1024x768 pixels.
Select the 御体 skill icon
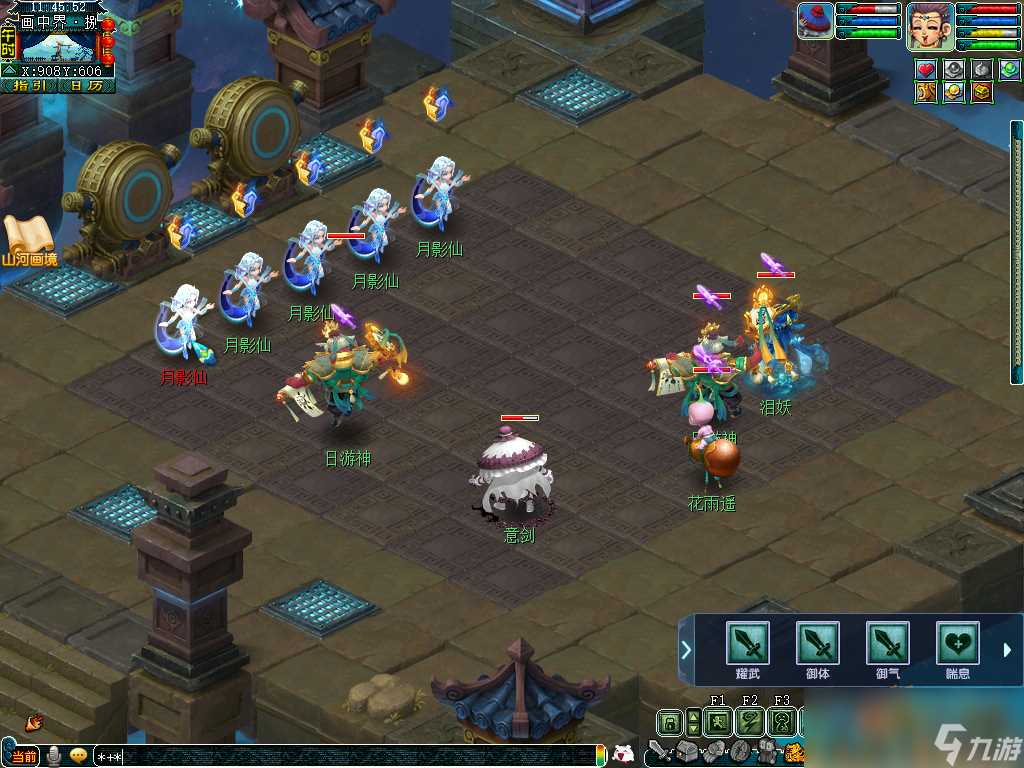tap(817, 643)
